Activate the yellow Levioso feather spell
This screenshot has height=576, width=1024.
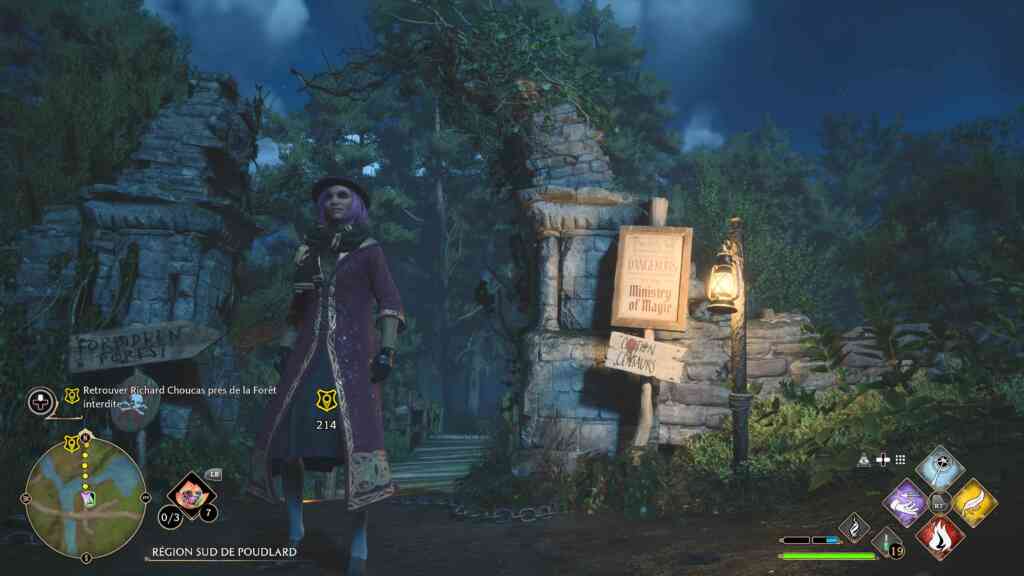pyautogui.click(x=973, y=502)
